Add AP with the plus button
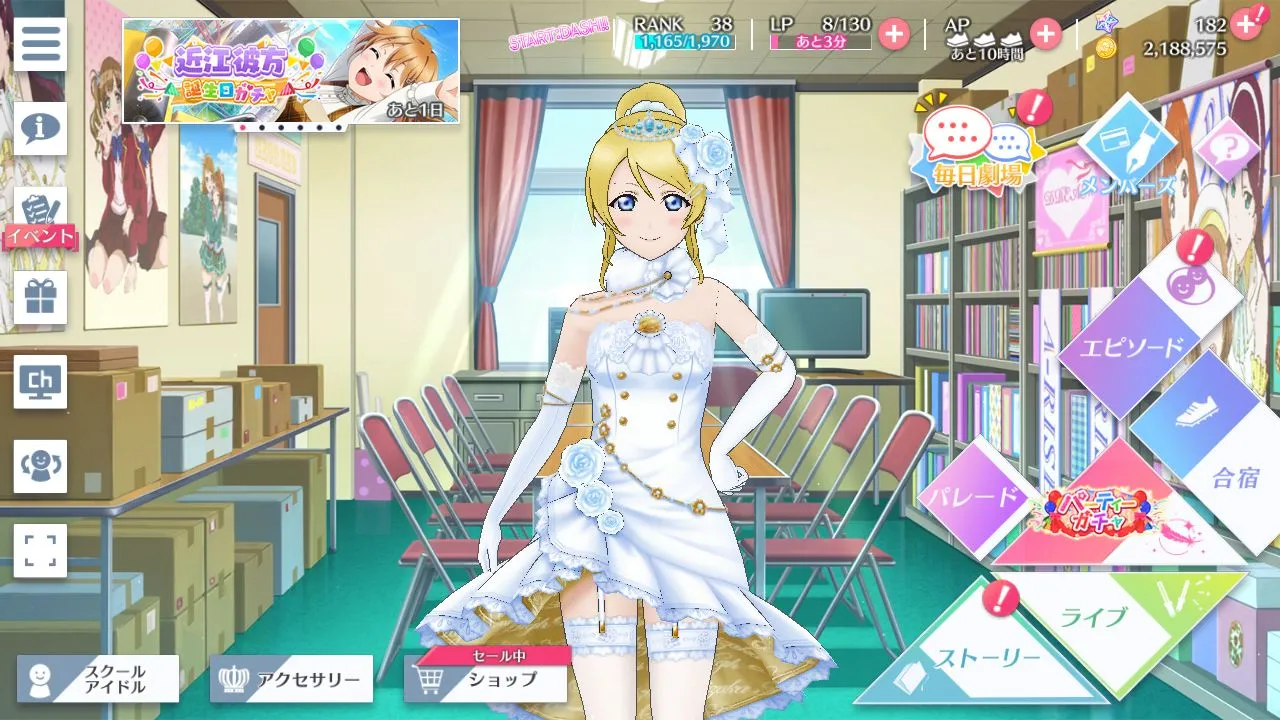1280x720 pixels. 1045,34
